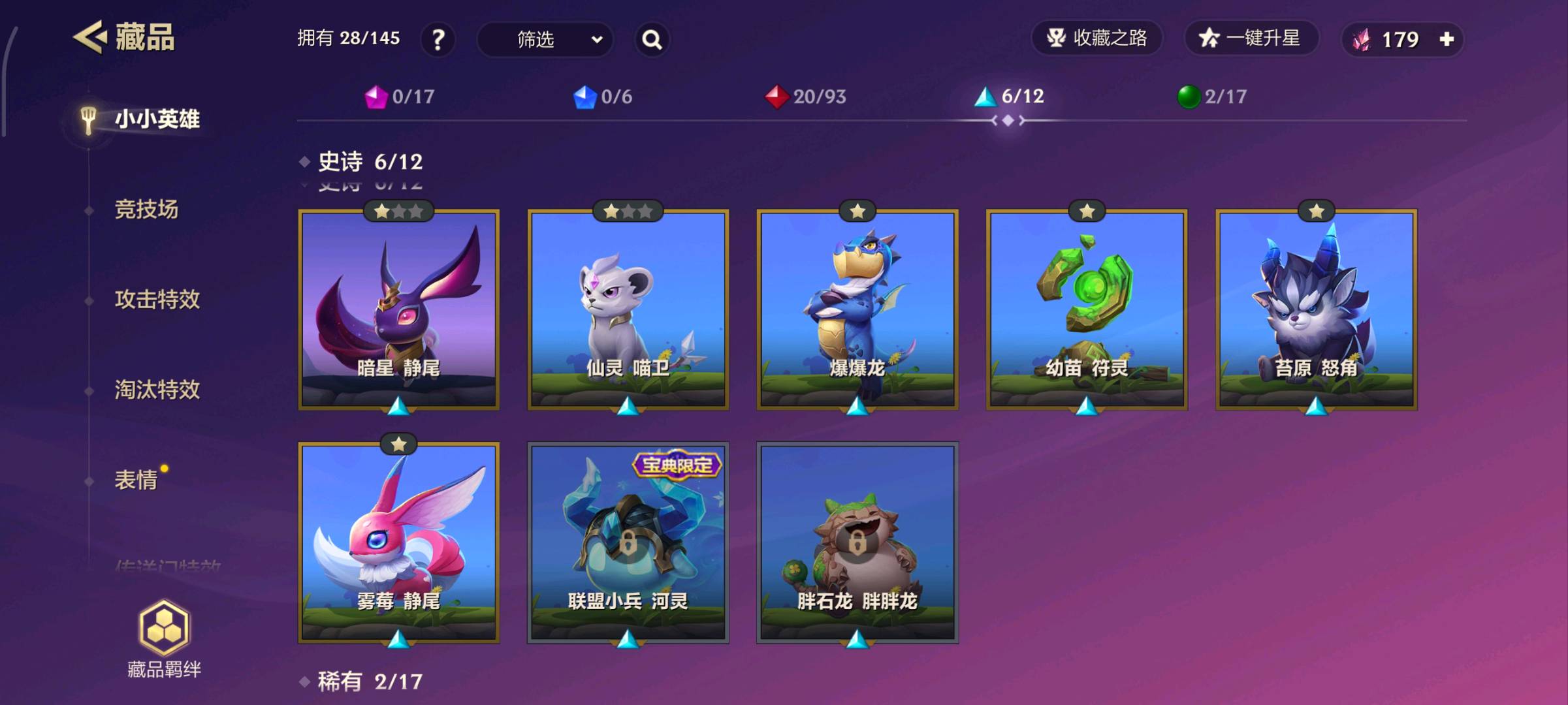
Task: Open the 淘汰特效 category
Action: coord(157,390)
